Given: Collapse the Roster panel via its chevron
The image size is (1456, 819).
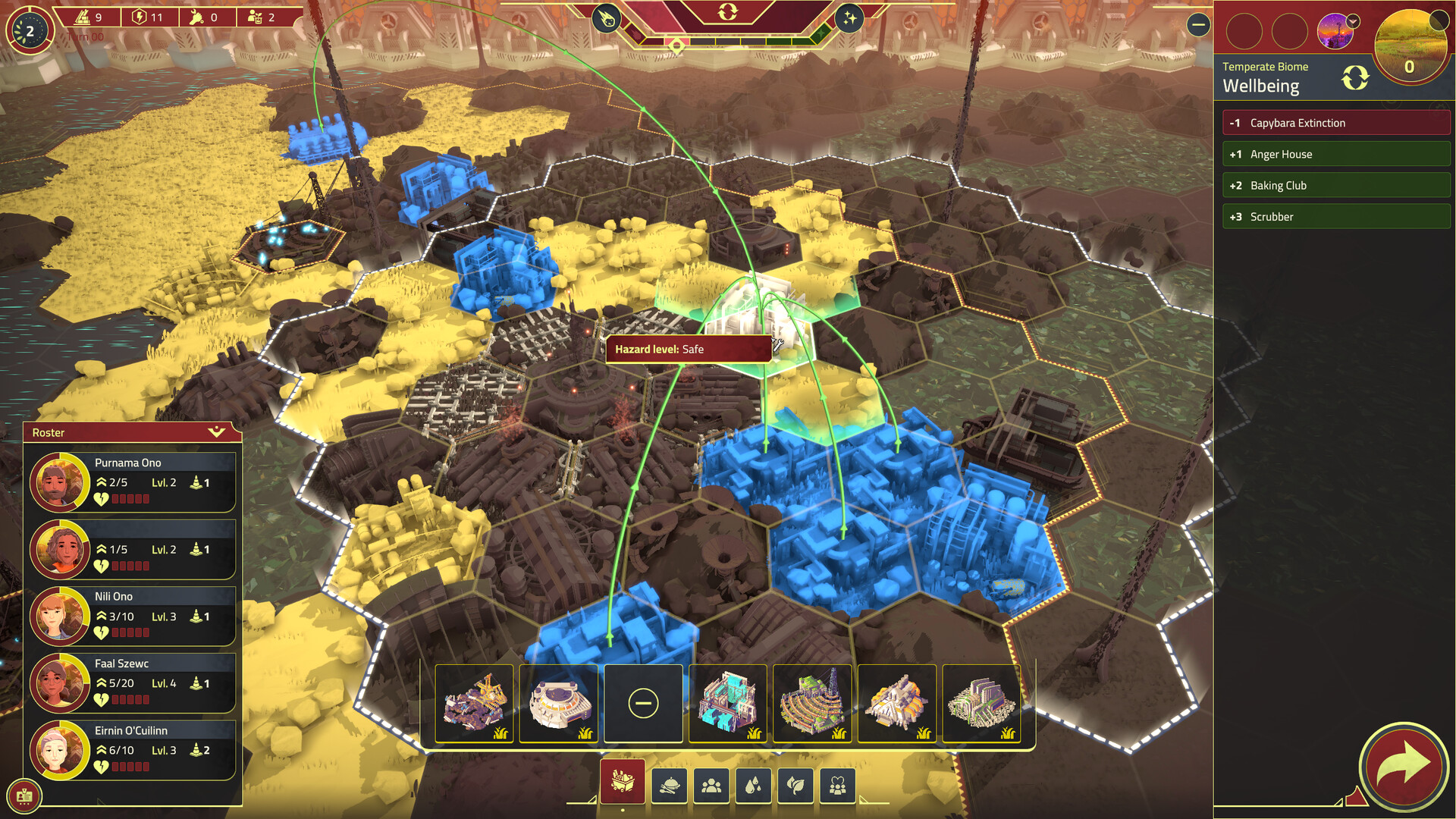Looking at the screenshot, I should [x=218, y=433].
